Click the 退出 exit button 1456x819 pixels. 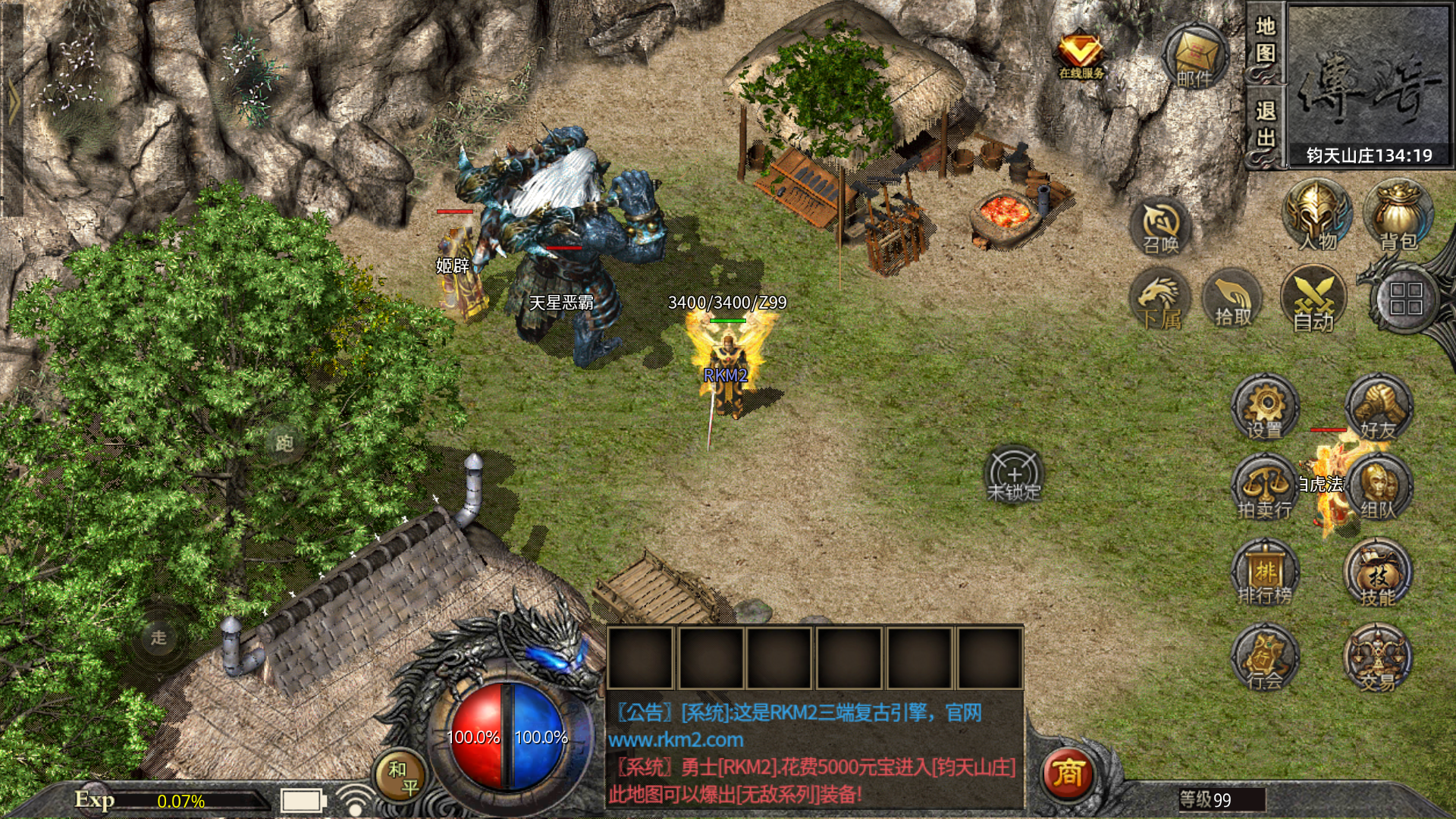coord(1265,125)
